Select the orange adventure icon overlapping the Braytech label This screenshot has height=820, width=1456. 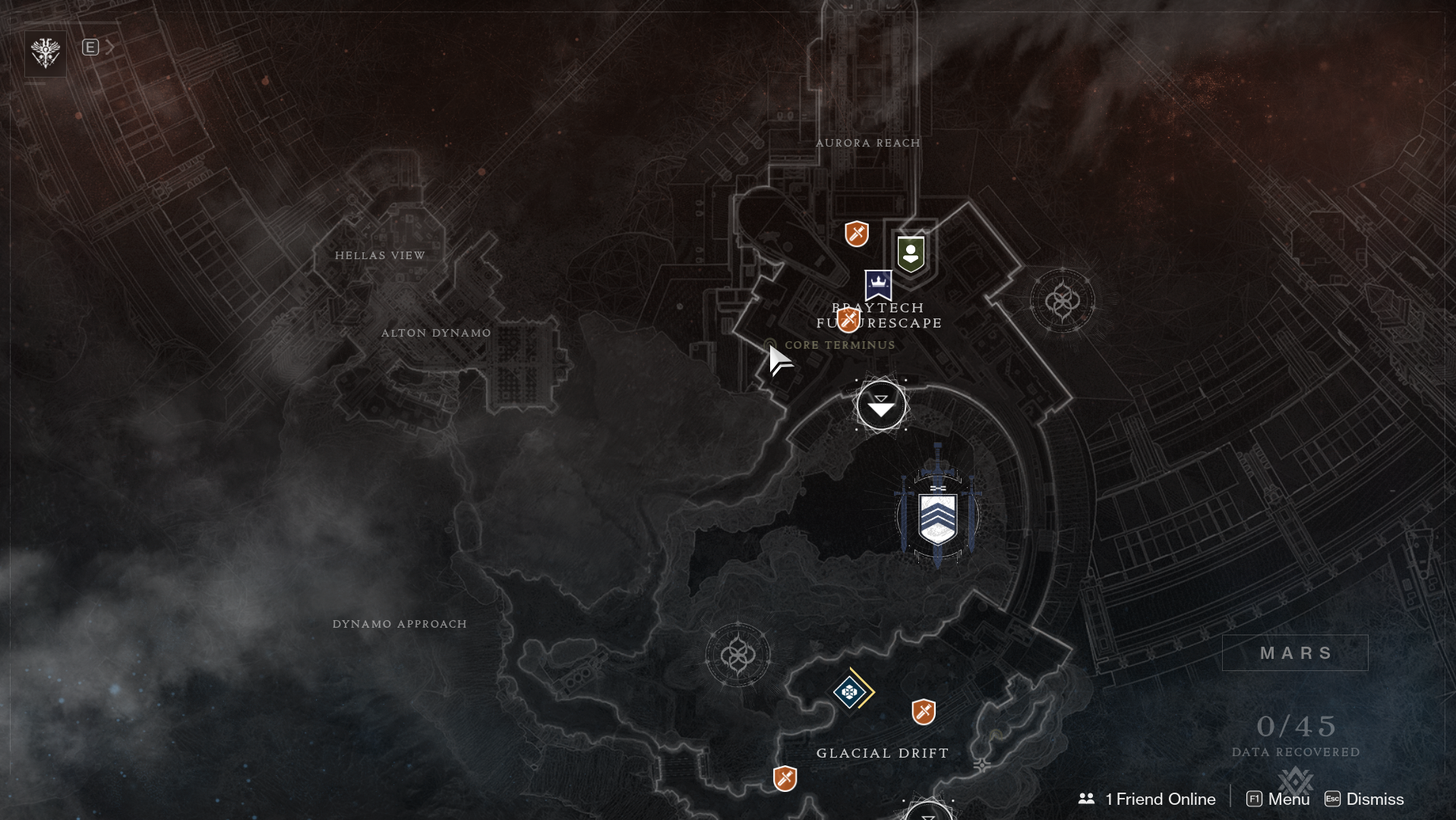(x=848, y=320)
